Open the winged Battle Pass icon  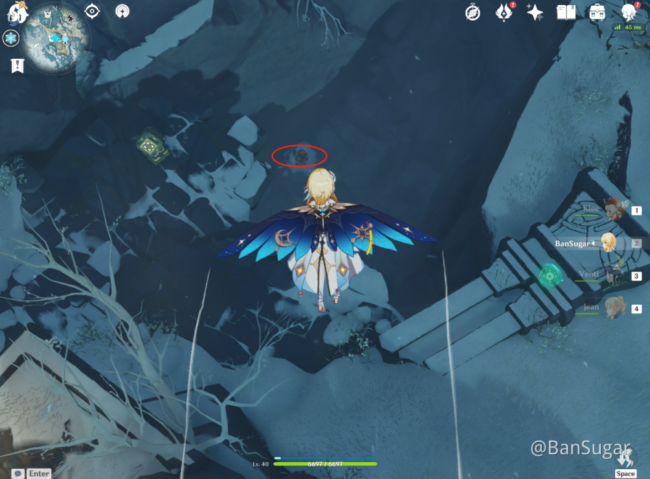[x=505, y=12]
